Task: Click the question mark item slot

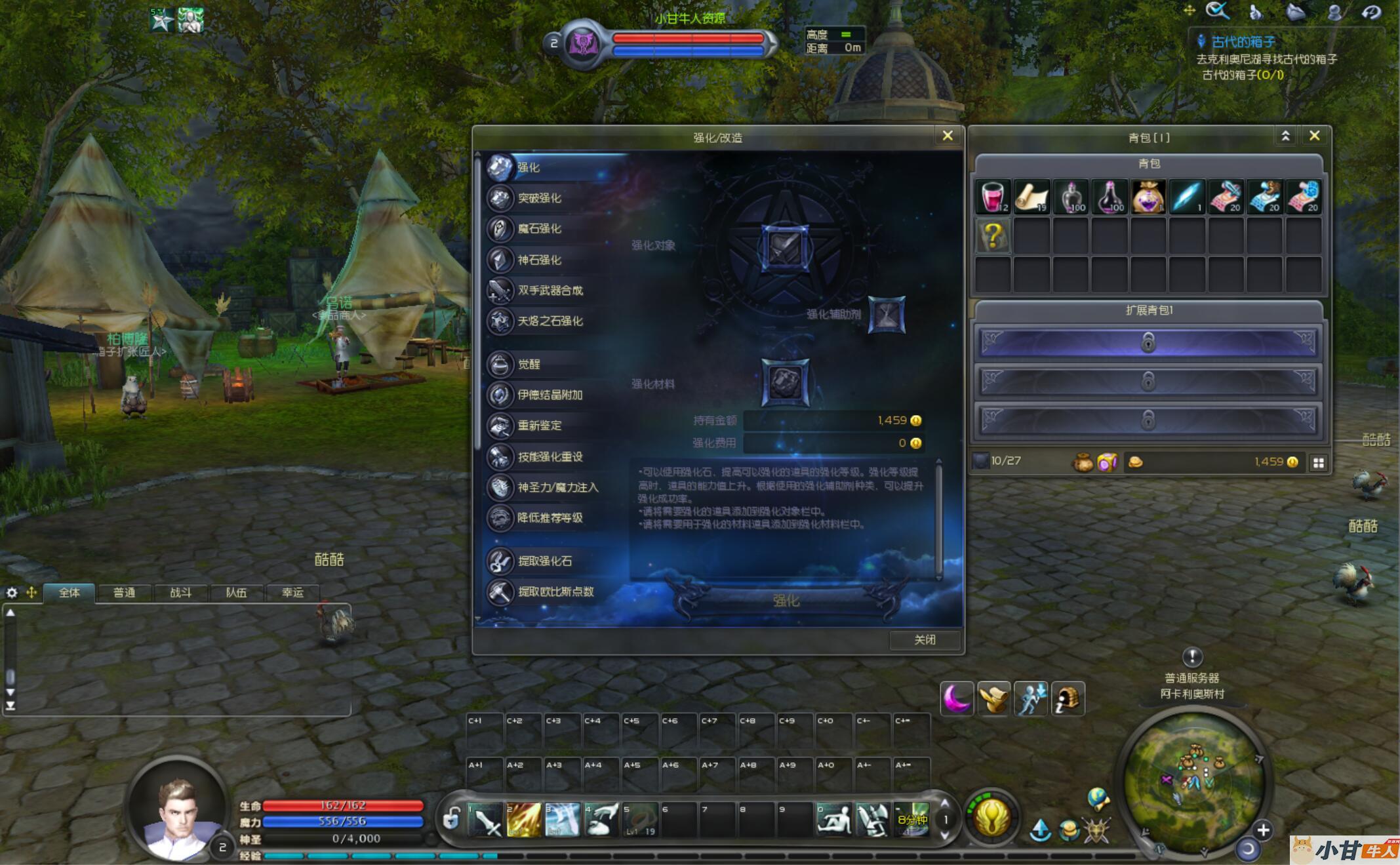Action: point(993,236)
